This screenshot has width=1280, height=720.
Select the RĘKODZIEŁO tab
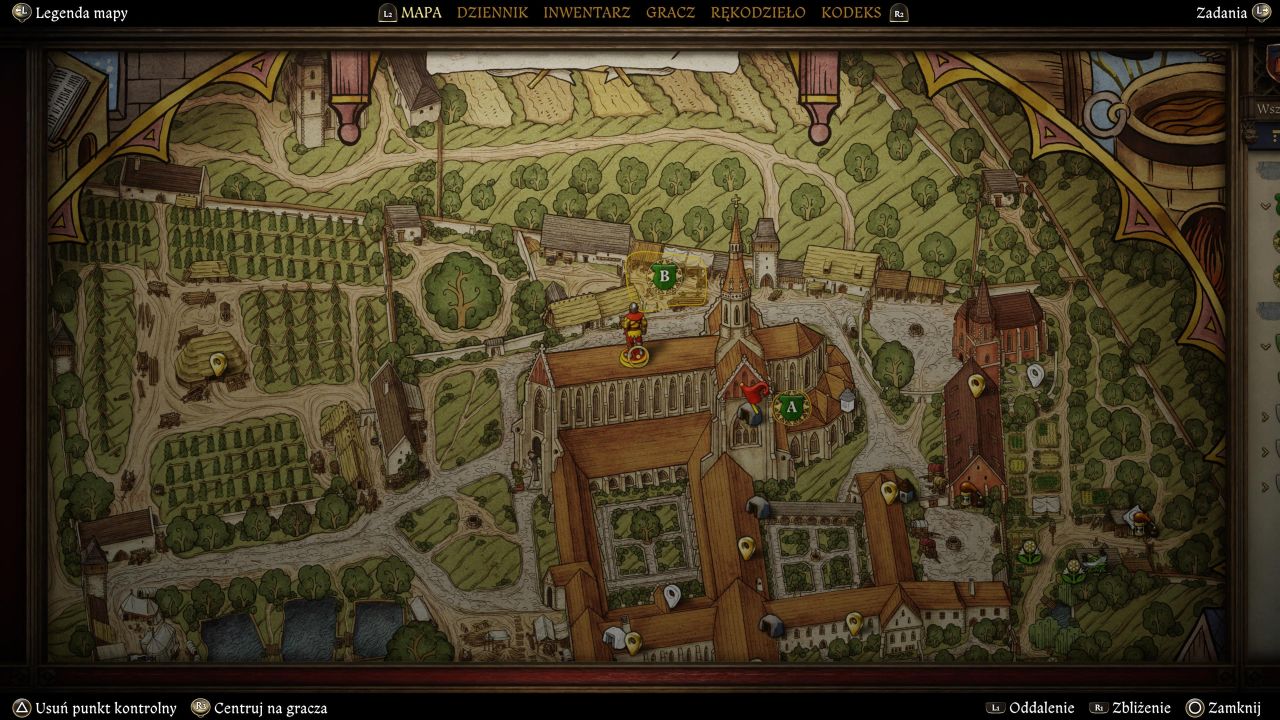pos(757,13)
